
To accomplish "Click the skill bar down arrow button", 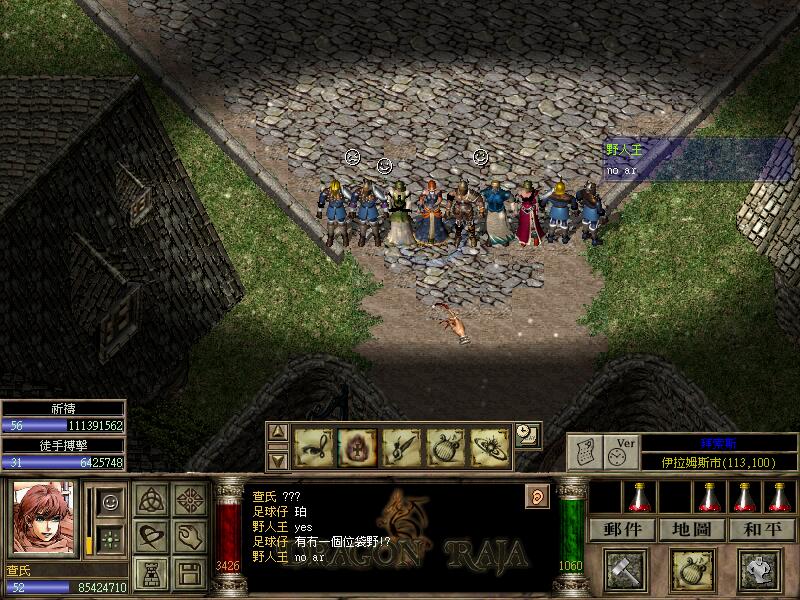I will pyautogui.click(x=279, y=460).
